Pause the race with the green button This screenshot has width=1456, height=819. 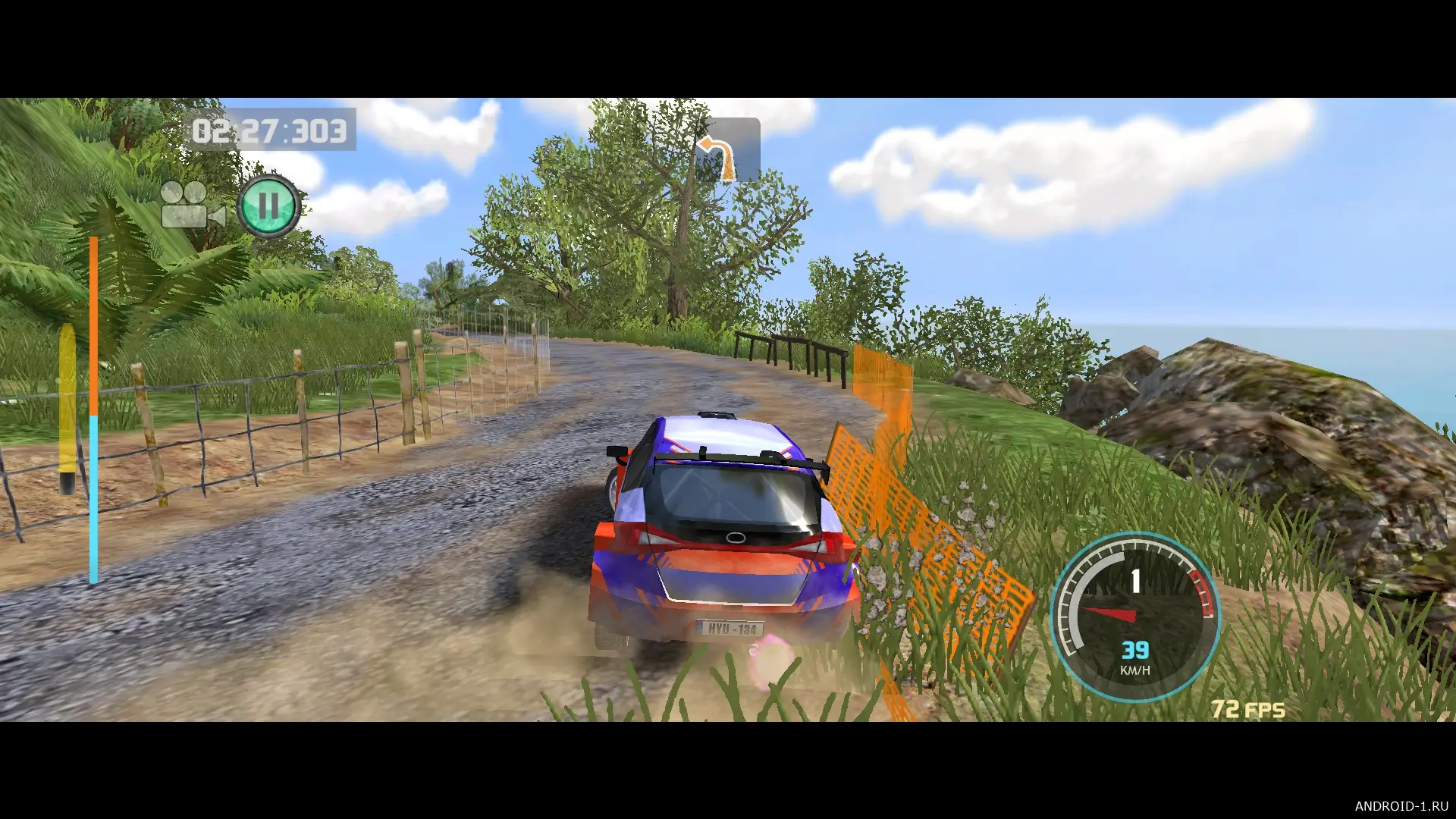point(268,206)
